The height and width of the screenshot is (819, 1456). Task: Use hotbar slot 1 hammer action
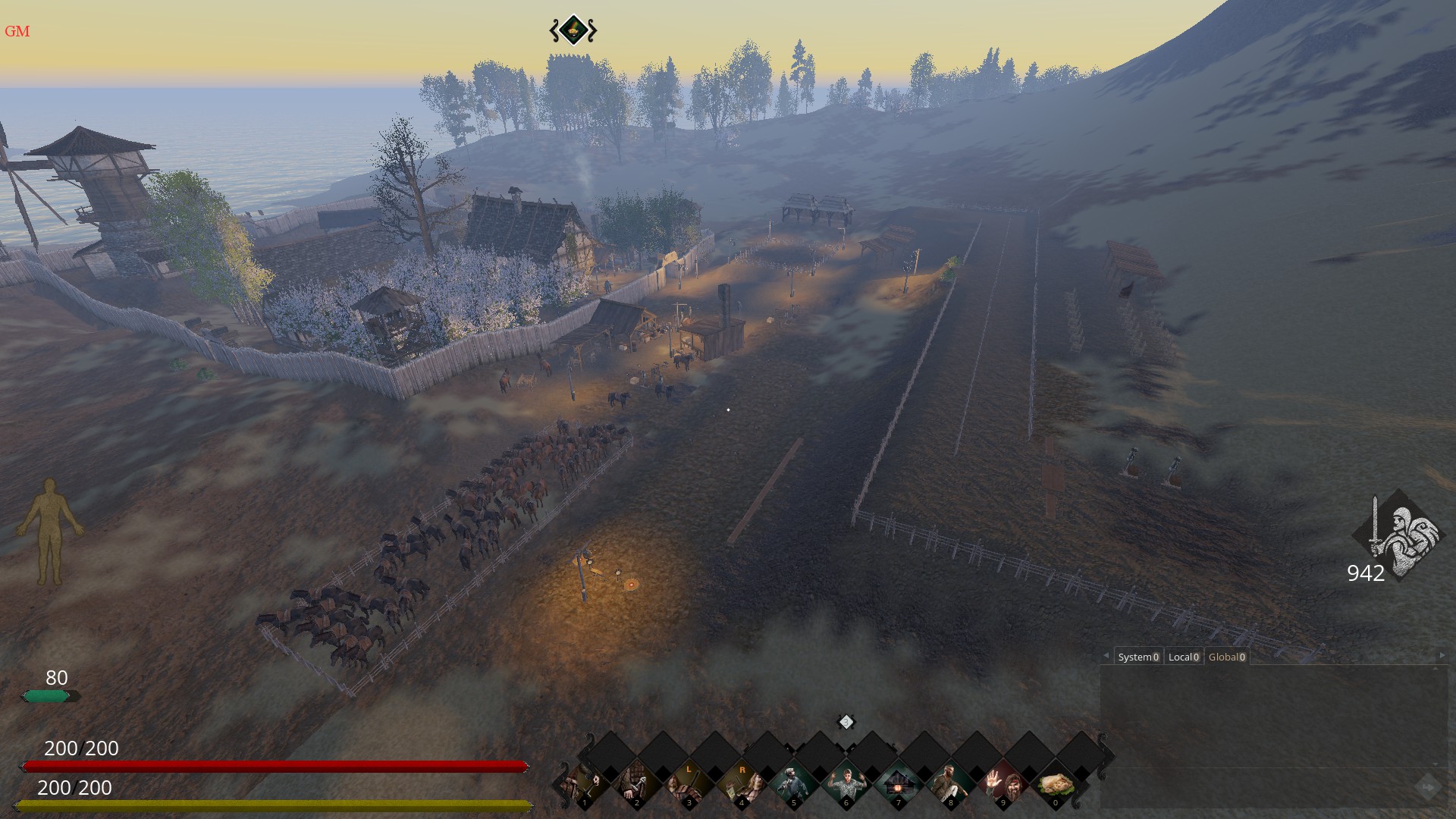pos(585,784)
